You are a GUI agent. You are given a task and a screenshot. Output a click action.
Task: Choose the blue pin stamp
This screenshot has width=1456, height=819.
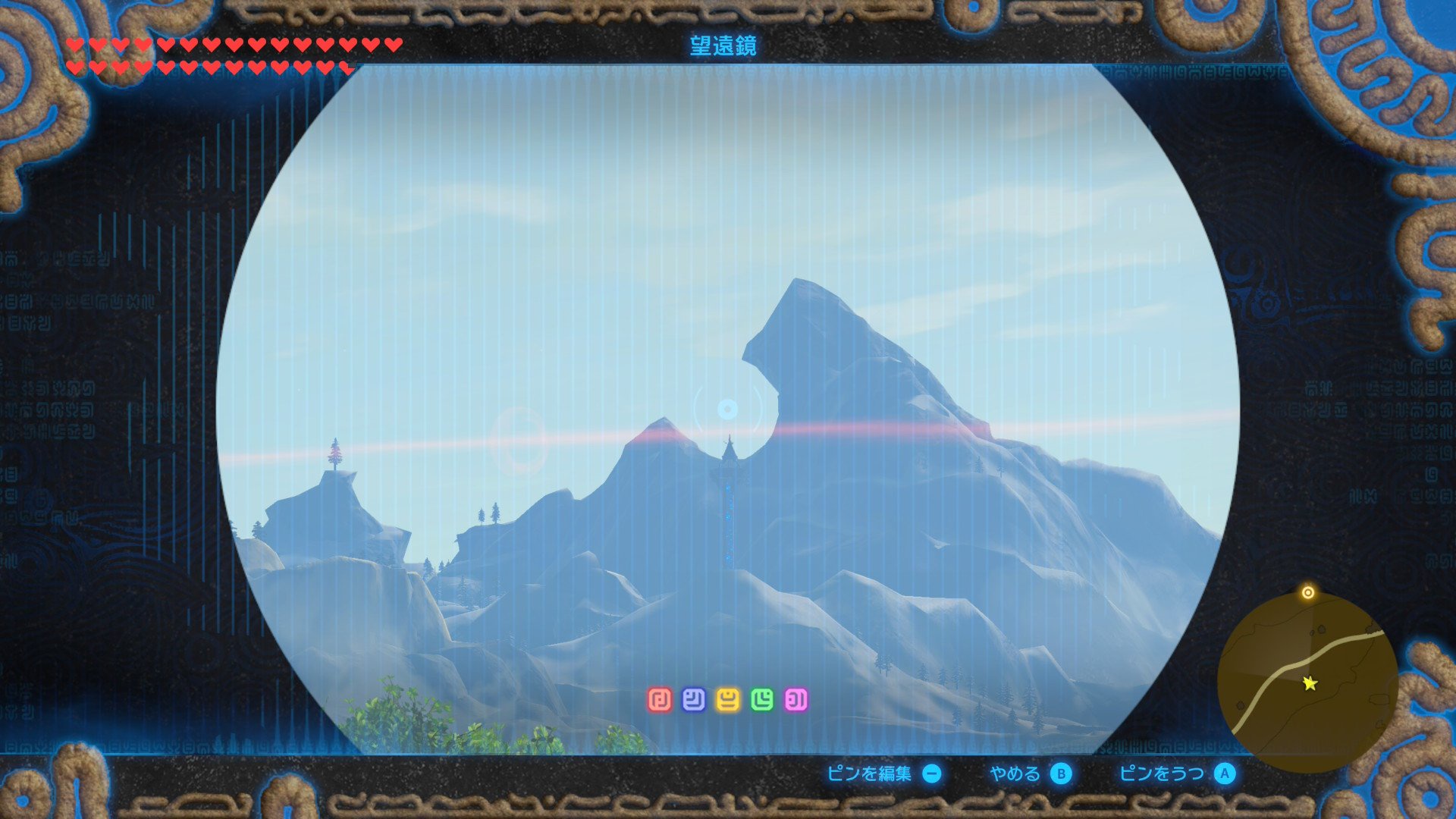(x=694, y=700)
